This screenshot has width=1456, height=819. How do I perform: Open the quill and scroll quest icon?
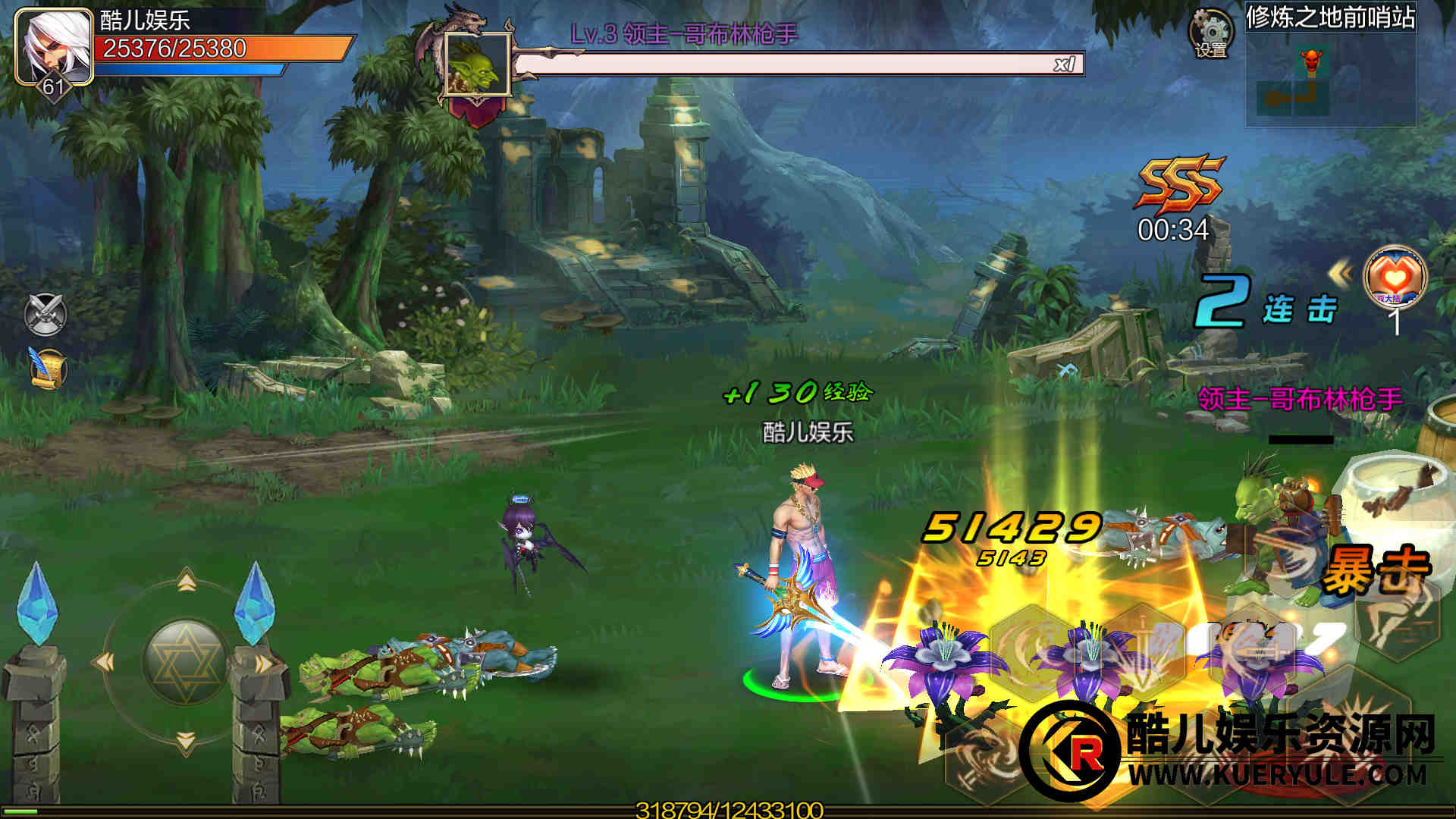[x=47, y=369]
